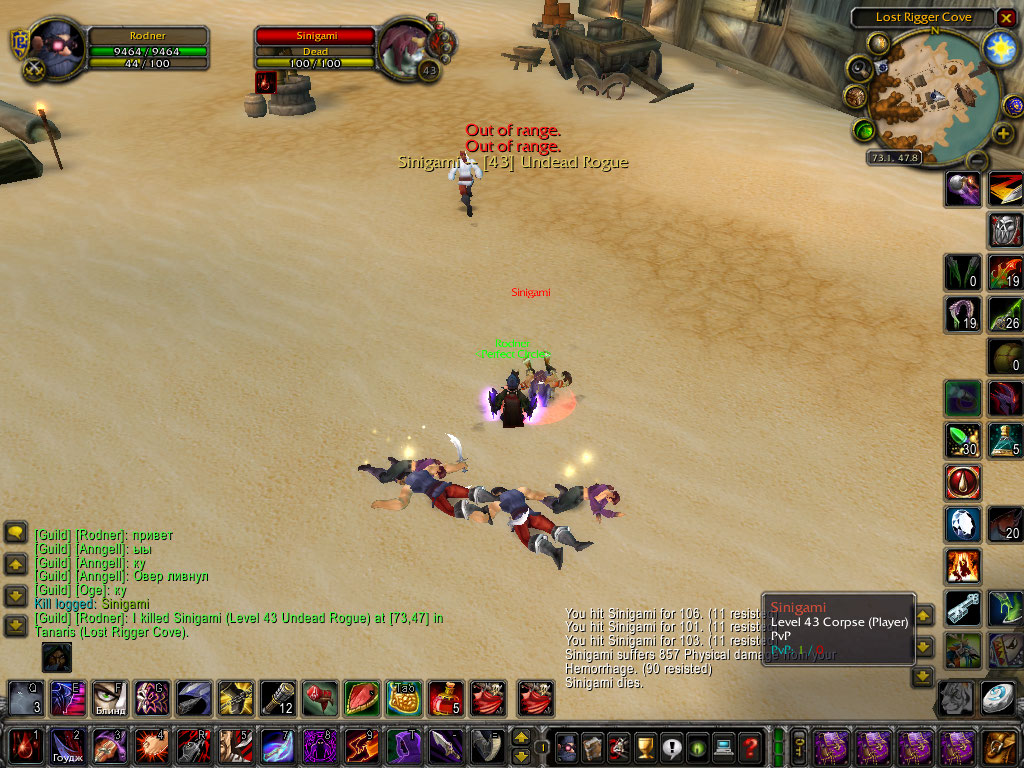Open the red question mark help button
The image size is (1024, 768).
(x=750, y=746)
